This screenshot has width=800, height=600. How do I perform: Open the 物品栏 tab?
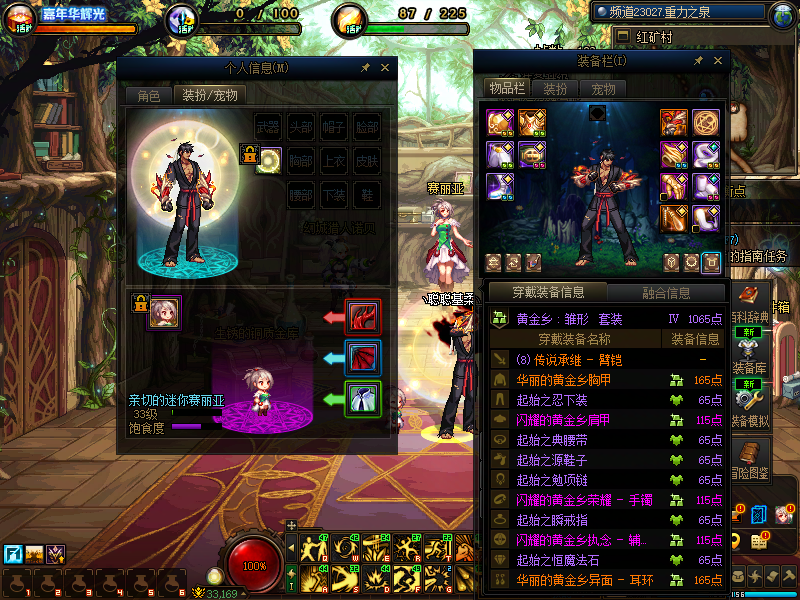[506, 88]
